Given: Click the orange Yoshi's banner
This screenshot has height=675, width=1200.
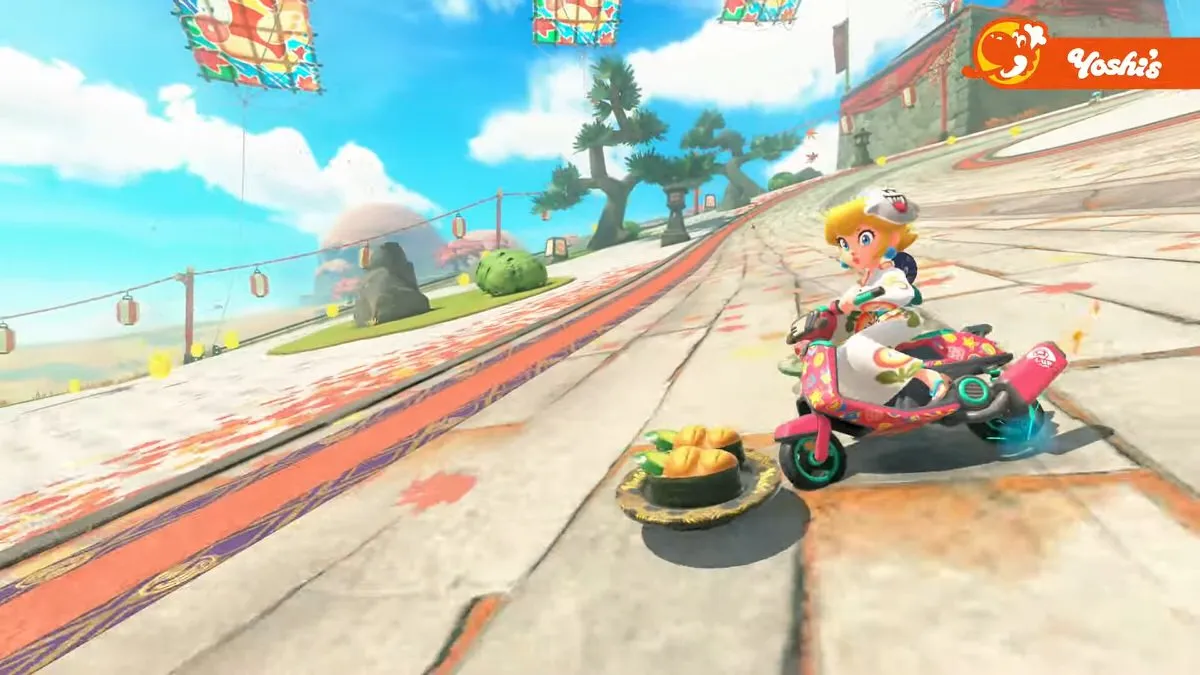Looking at the screenshot, I should tap(1085, 62).
